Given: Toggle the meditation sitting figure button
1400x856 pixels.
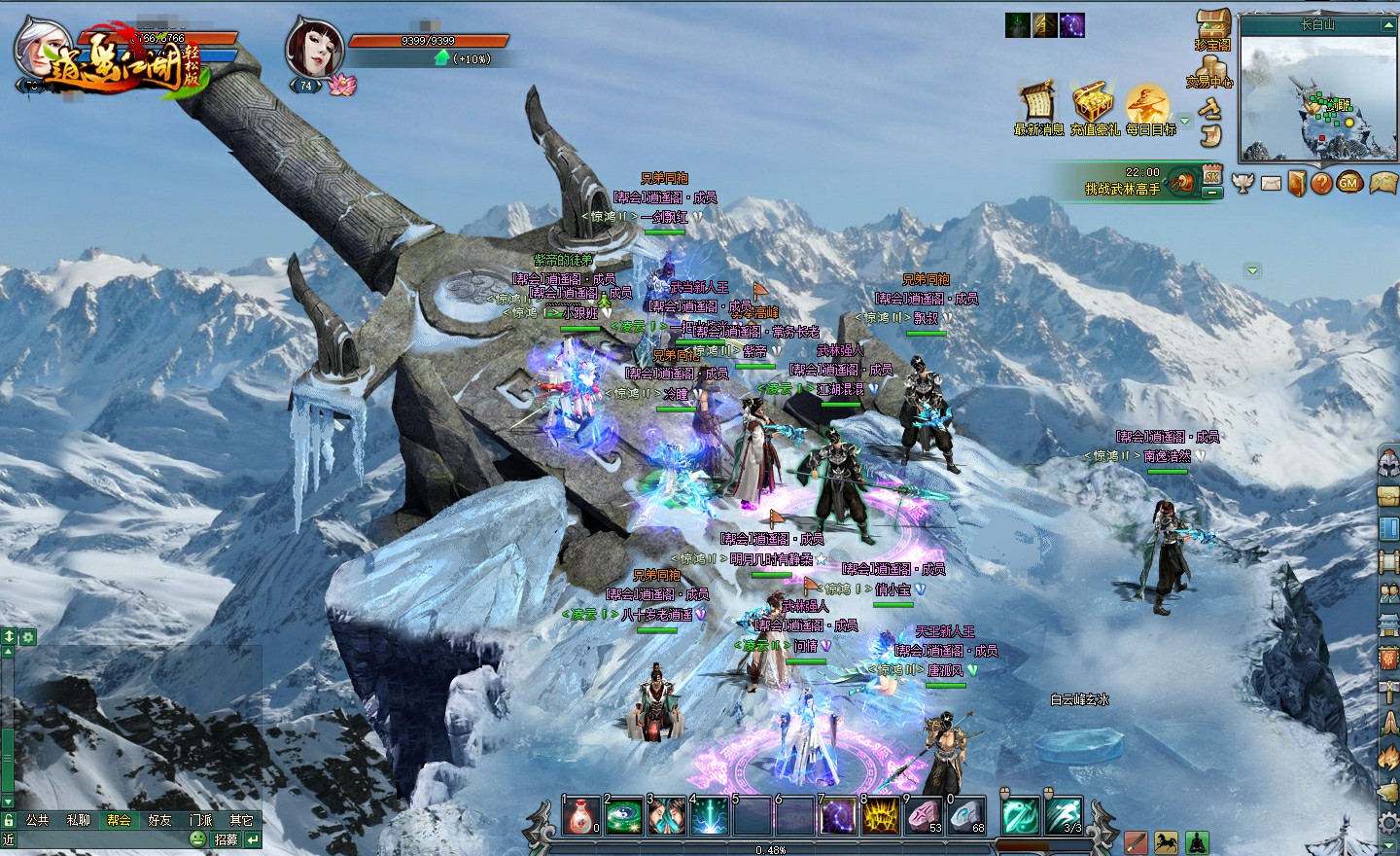Looking at the screenshot, I should pos(1195,842).
